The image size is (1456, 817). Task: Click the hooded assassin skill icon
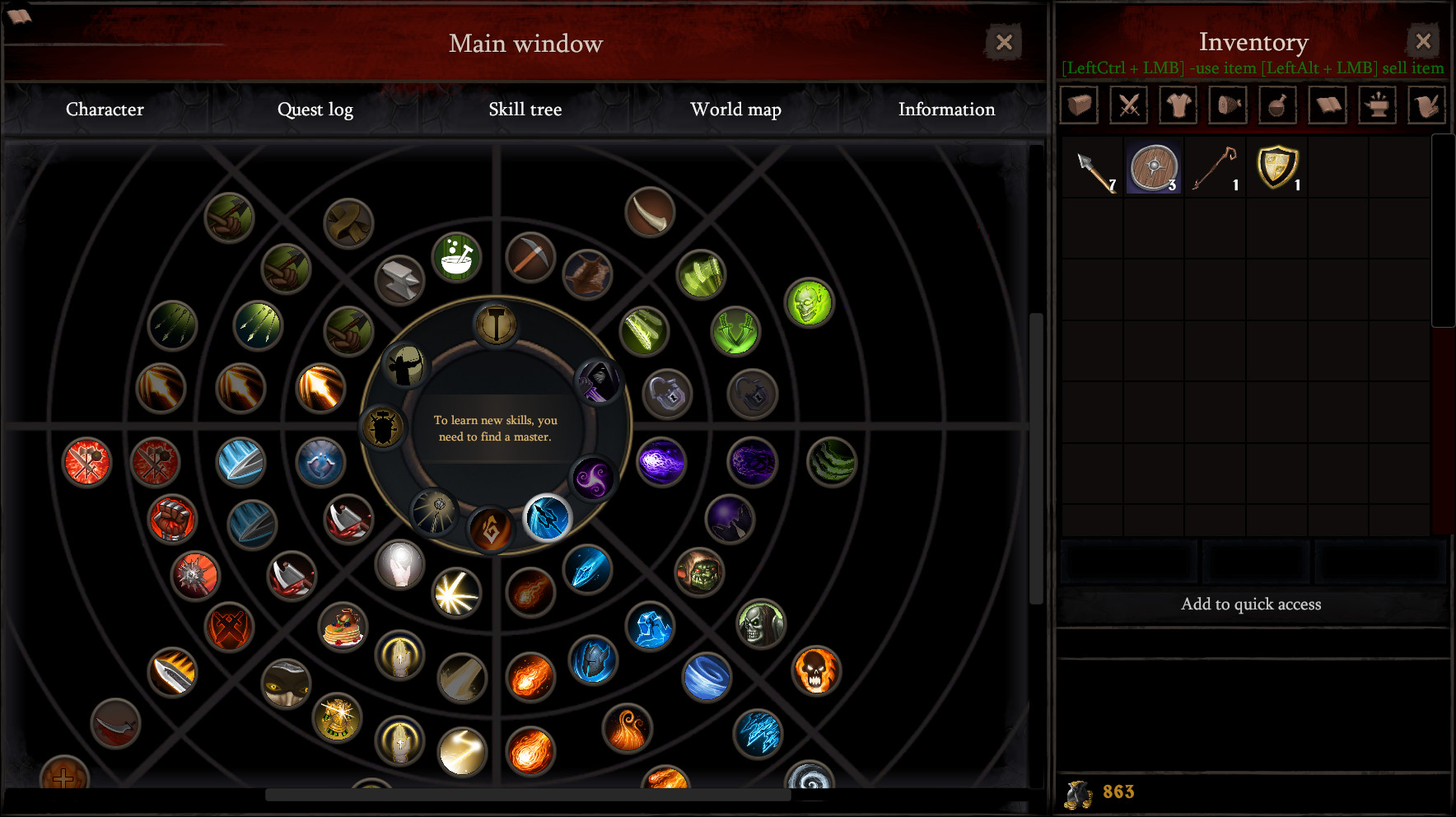tap(599, 382)
